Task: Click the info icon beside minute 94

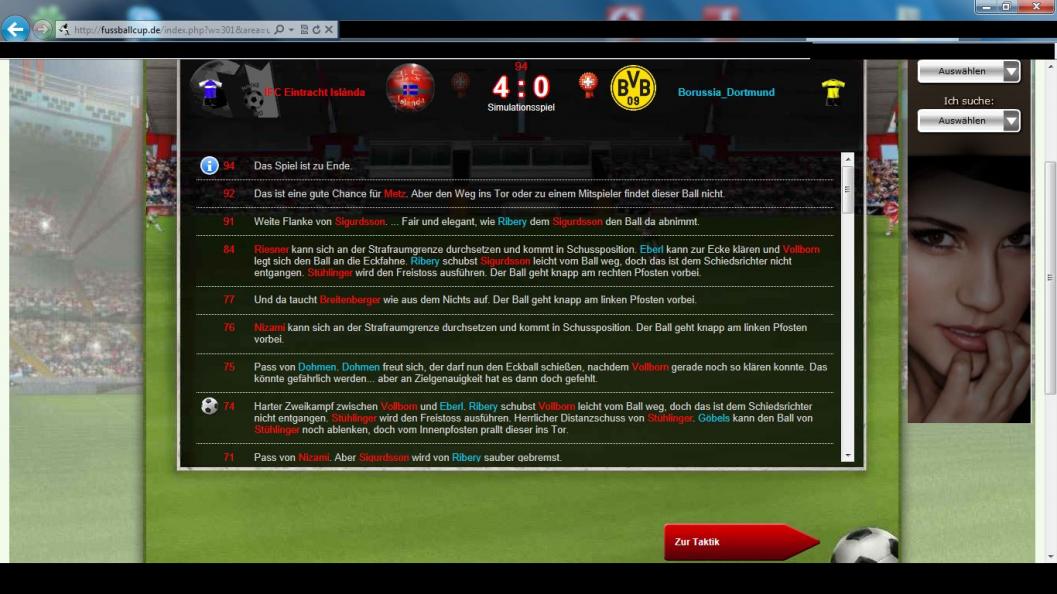Action: pos(209,166)
